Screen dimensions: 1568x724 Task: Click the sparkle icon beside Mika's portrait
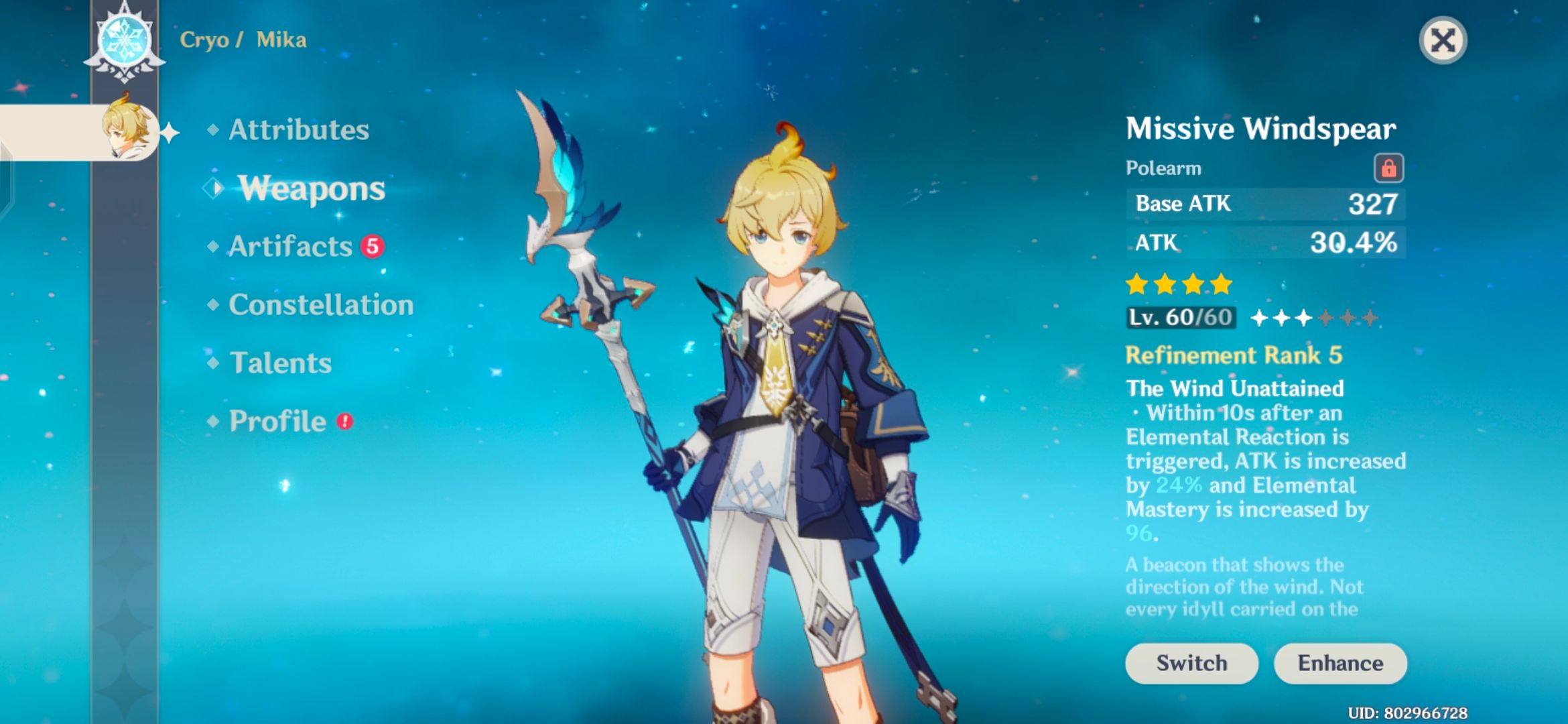click(x=172, y=134)
